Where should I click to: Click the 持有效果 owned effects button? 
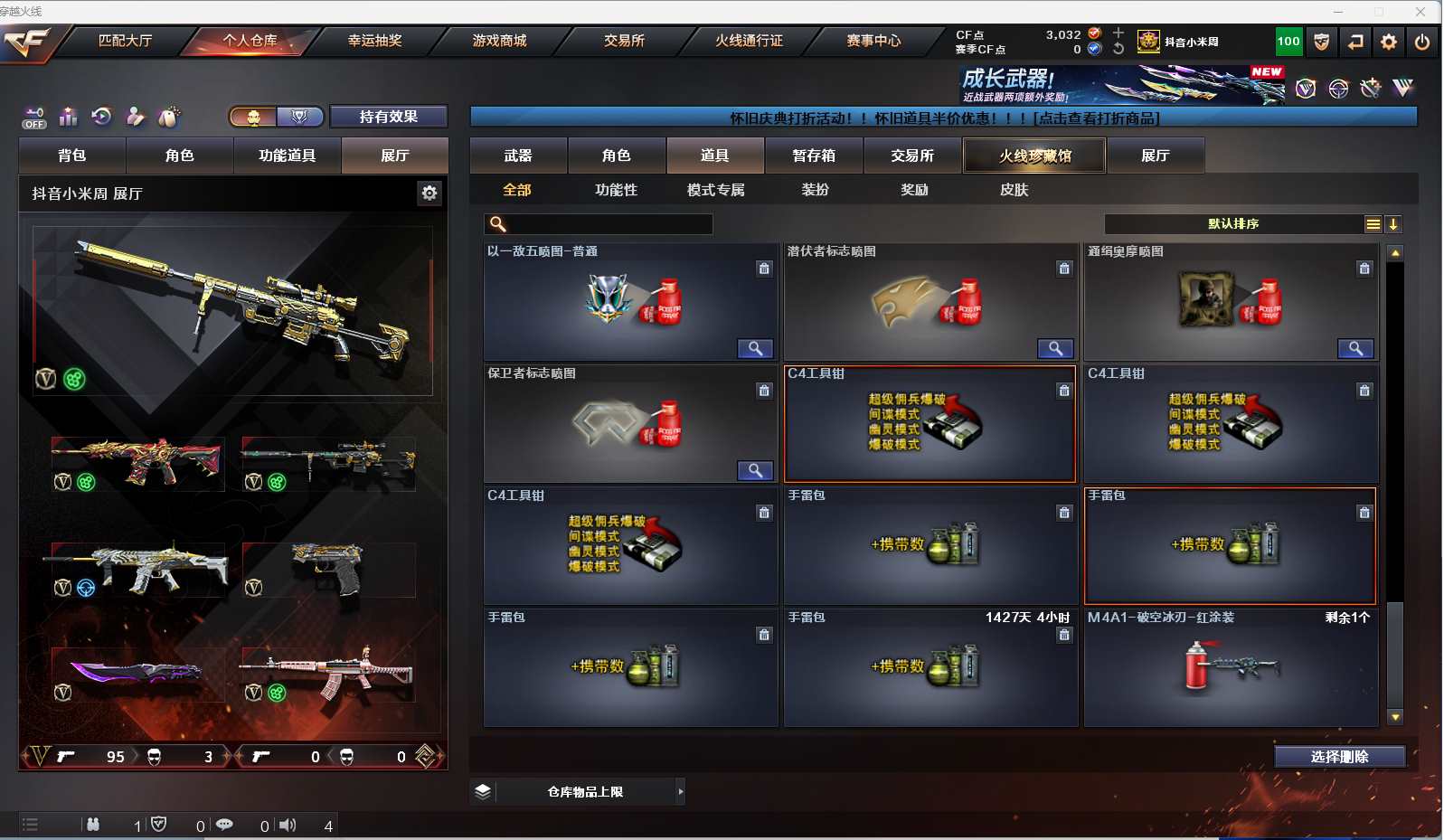(x=388, y=117)
